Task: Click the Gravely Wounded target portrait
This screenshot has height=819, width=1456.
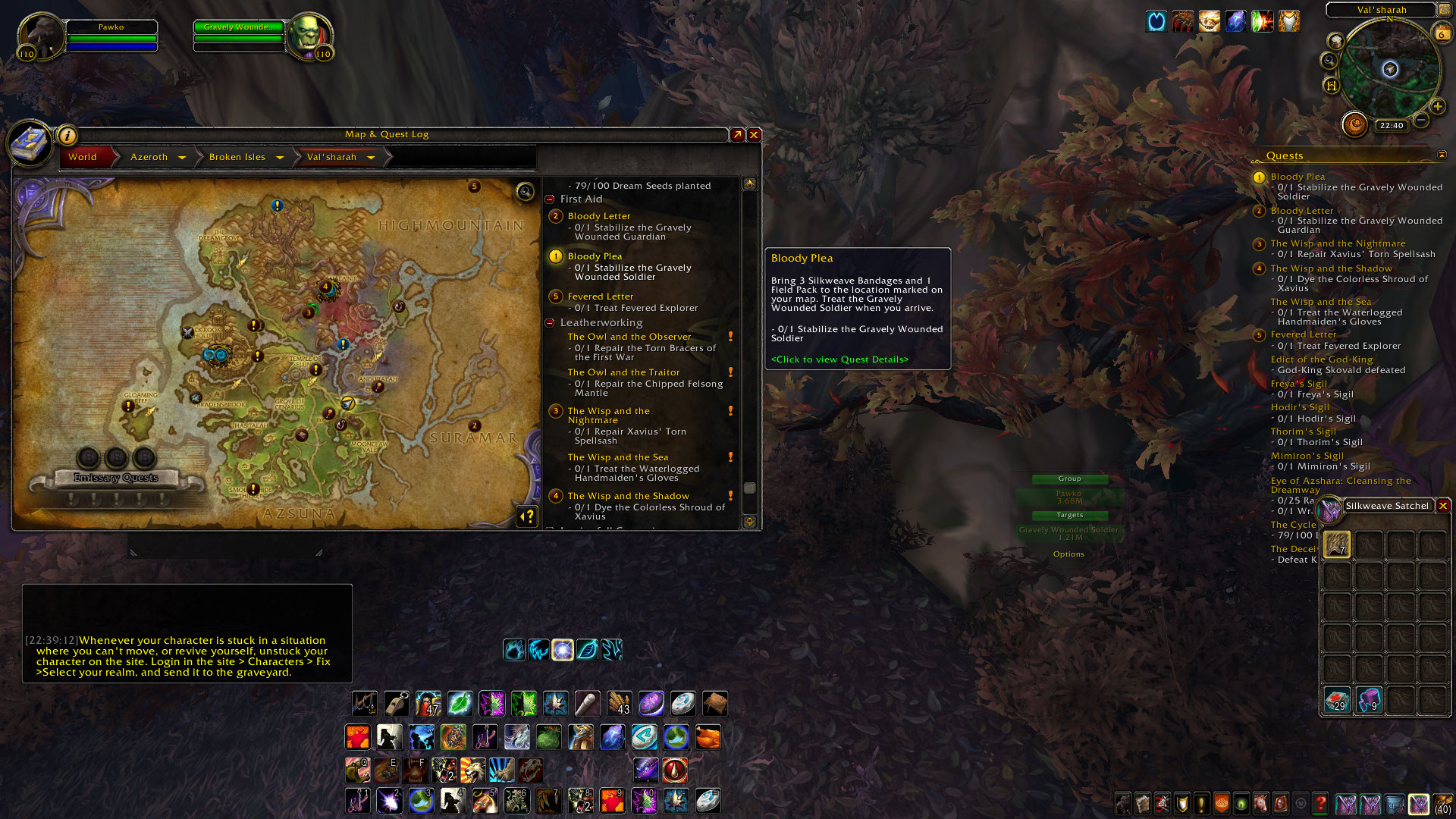Action: pyautogui.click(x=308, y=35)
